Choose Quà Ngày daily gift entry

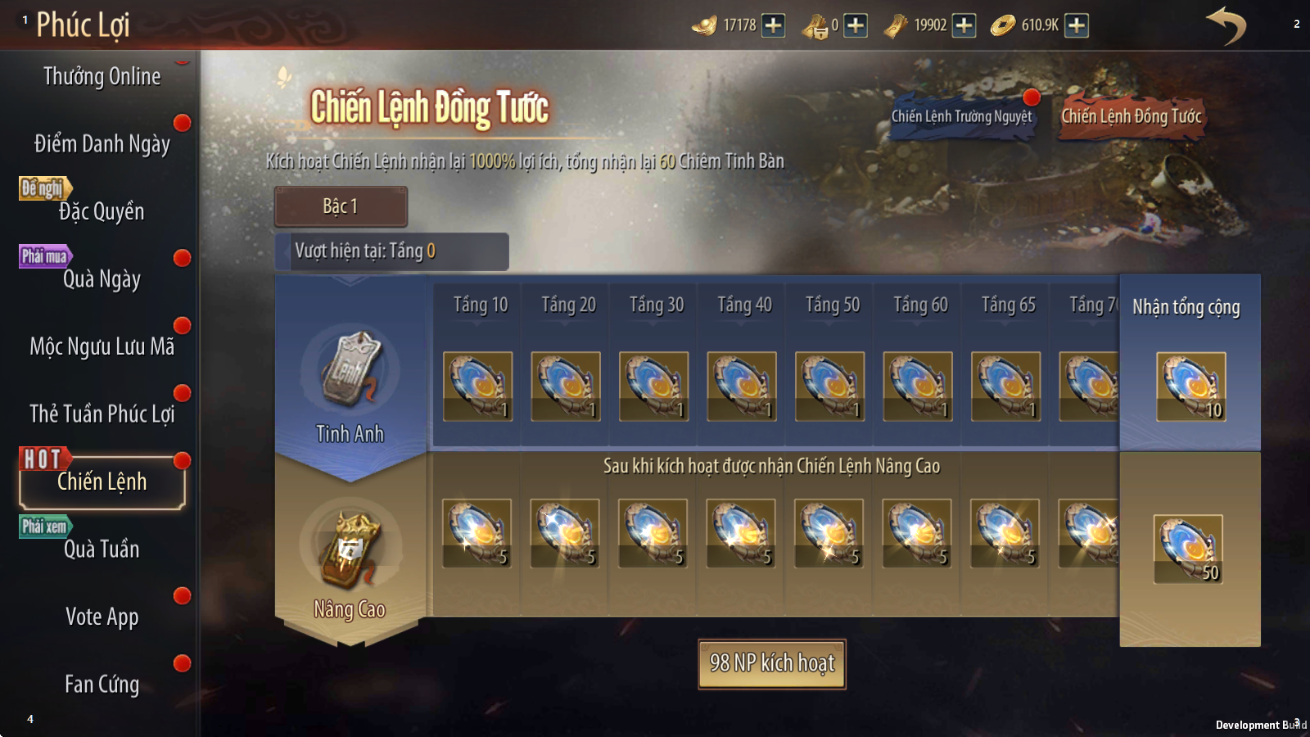tap(101, 279)
